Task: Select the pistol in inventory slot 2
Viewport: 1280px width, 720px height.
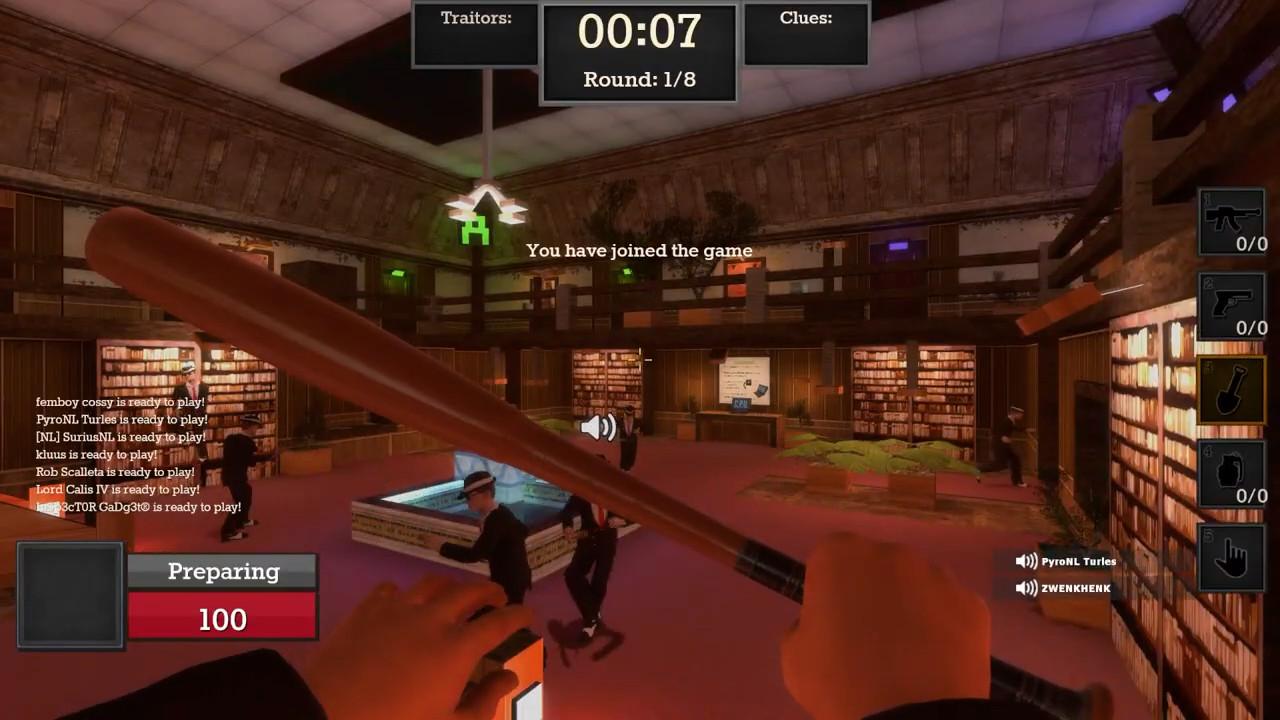Action: pos(1231,305)
